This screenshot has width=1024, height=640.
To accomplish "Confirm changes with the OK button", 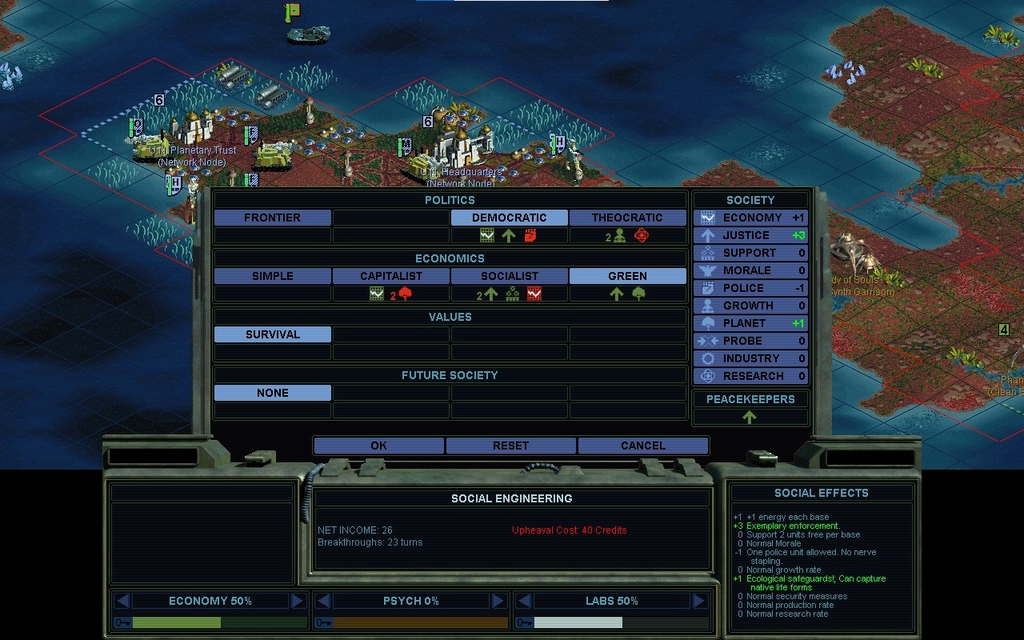I will click(378, 446).
